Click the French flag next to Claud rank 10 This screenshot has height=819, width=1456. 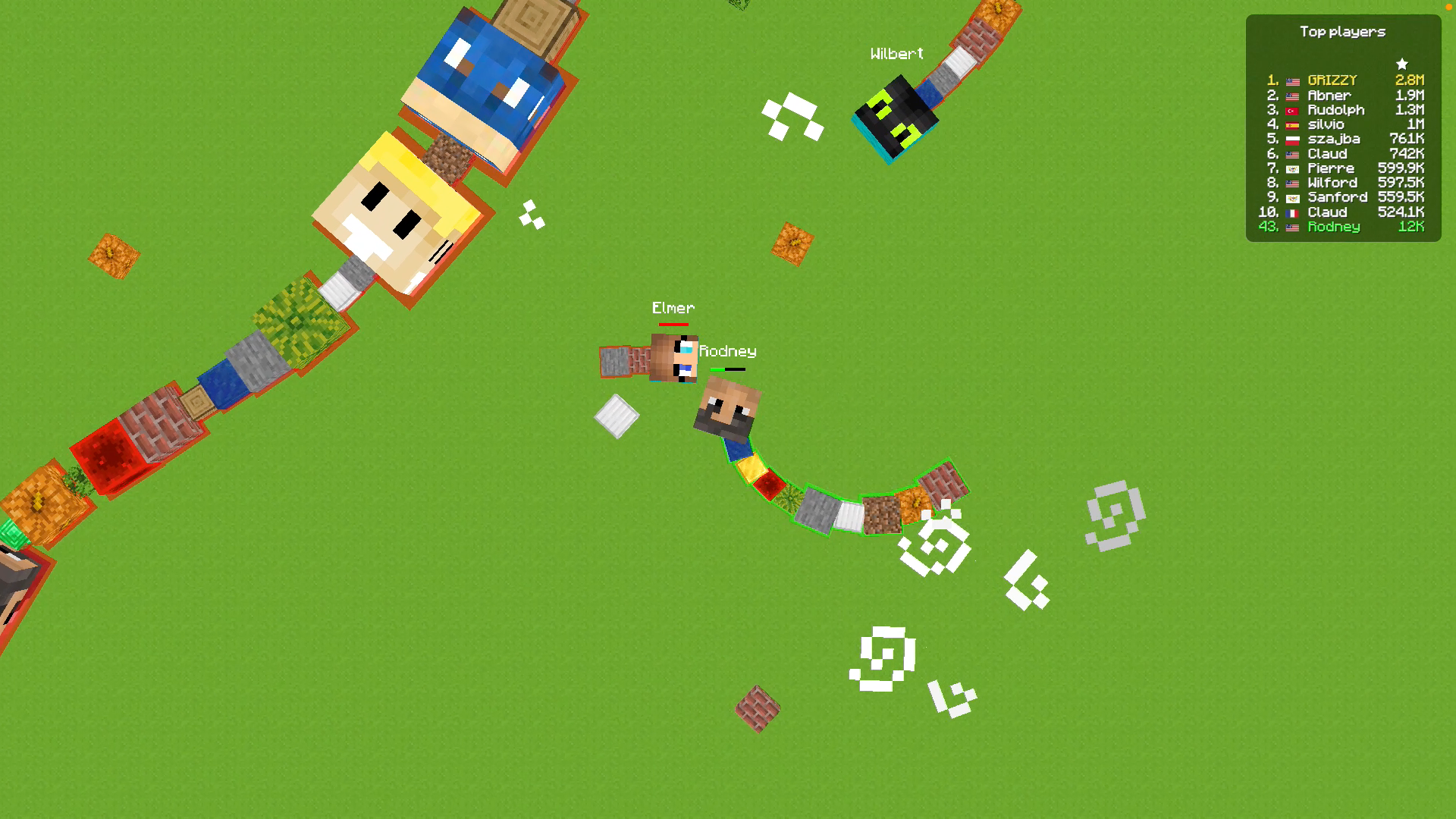coord(1292,212)
